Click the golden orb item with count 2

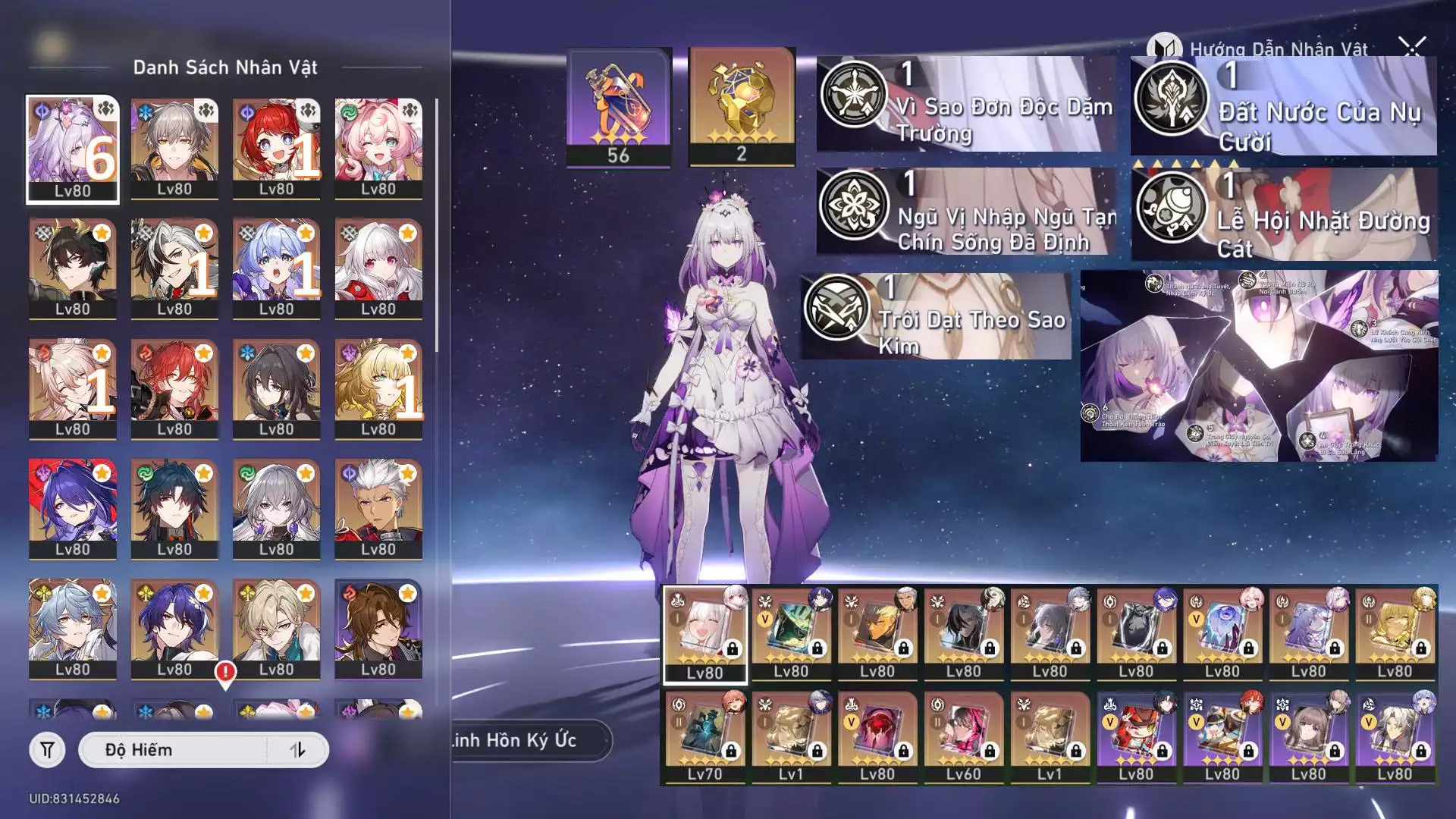pyautogui.click(x=741, y=106)
